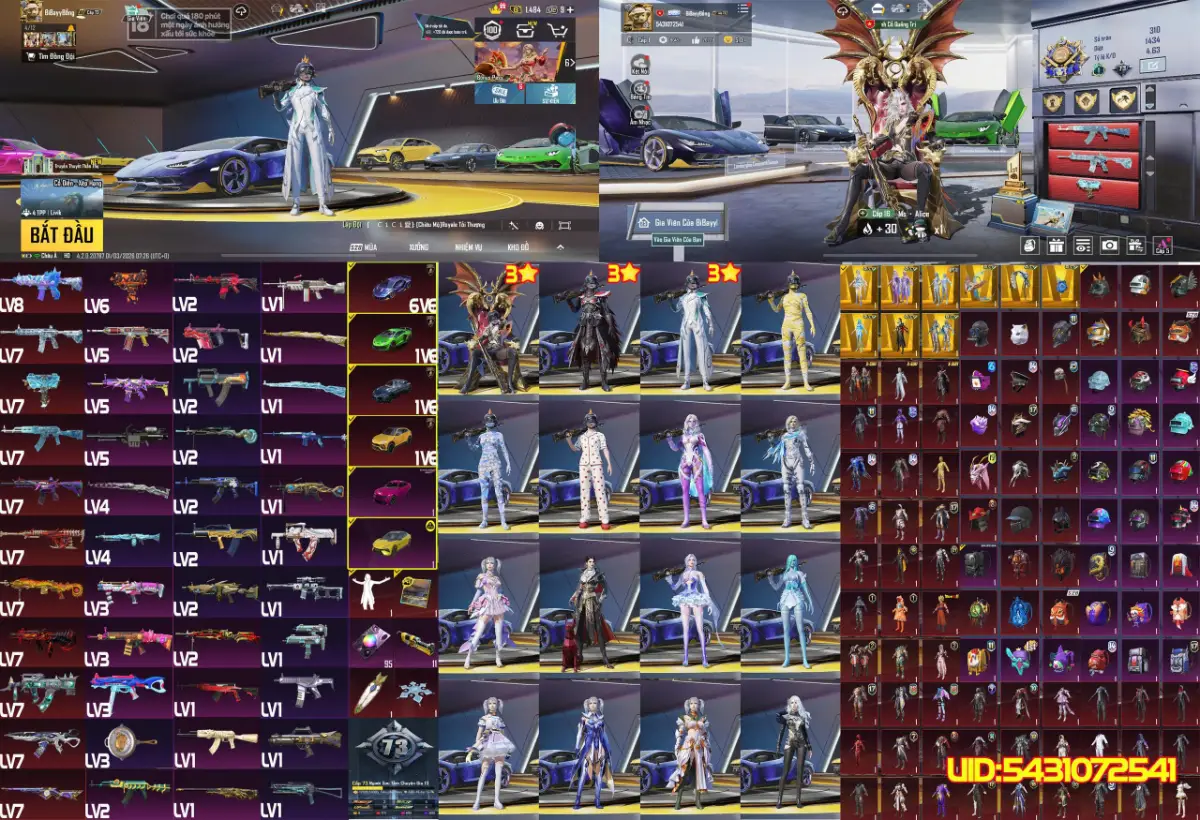Screen dimensions: 1200x820
Task: Open the NHIỆM VỤ missions tab
Action: 469,246
